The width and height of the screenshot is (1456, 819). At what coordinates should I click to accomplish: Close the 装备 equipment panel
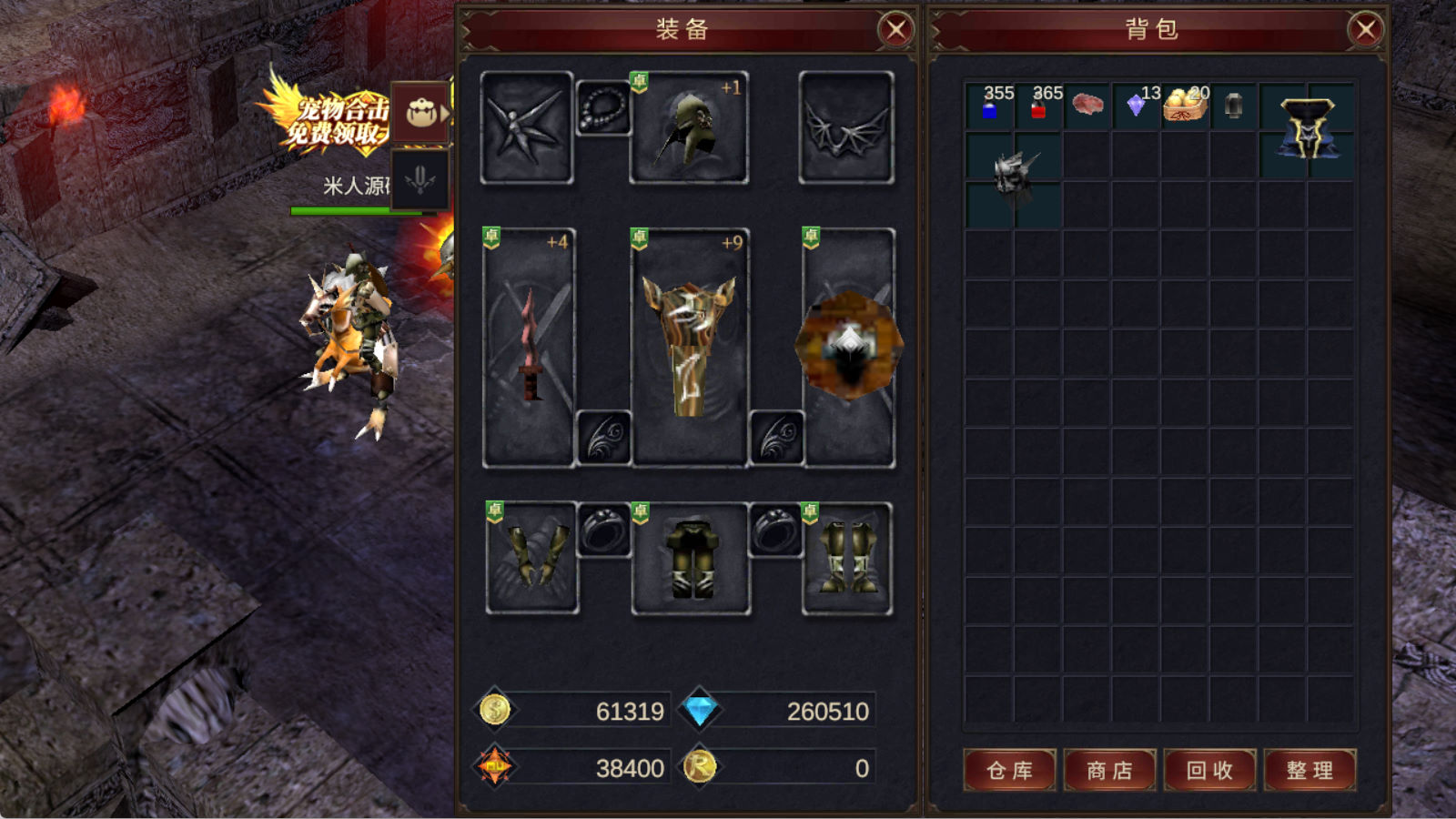(896, 30)
